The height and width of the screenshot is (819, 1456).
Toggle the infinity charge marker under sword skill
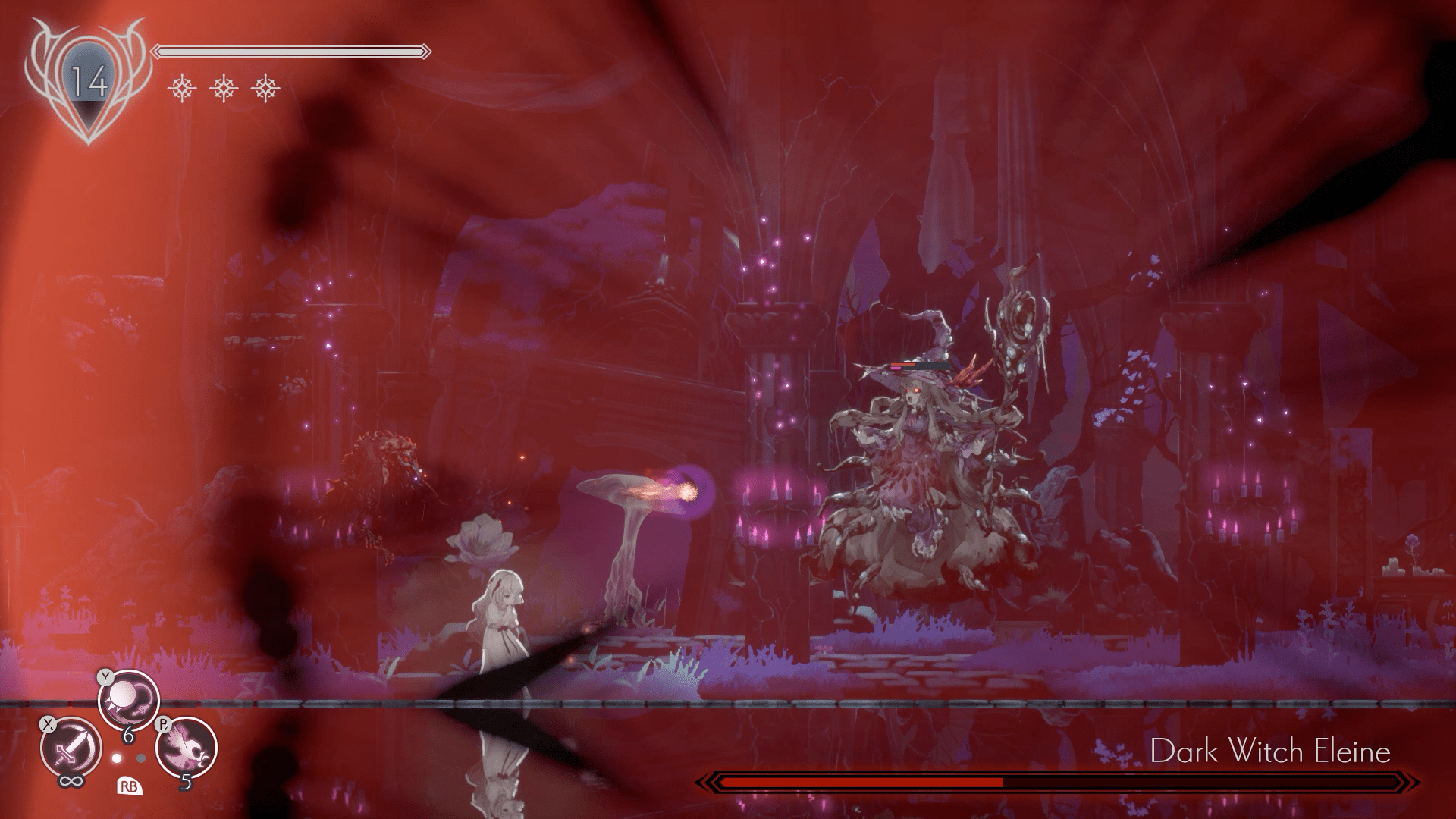(x=71, y=781)
